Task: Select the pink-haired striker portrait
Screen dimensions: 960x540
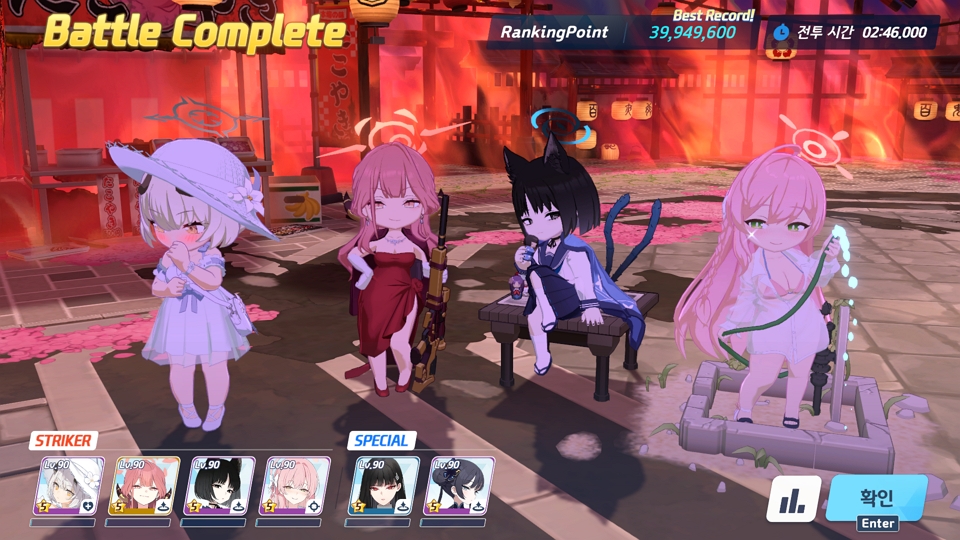Action: tap(294, 486)
